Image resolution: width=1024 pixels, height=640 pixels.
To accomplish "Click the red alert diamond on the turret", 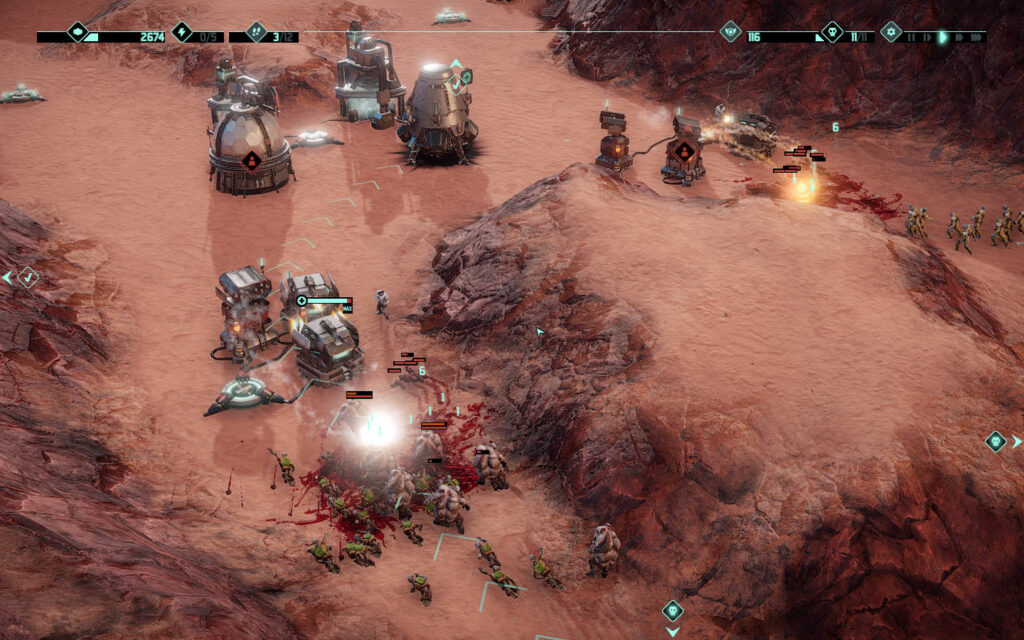I will click(684, 153).
